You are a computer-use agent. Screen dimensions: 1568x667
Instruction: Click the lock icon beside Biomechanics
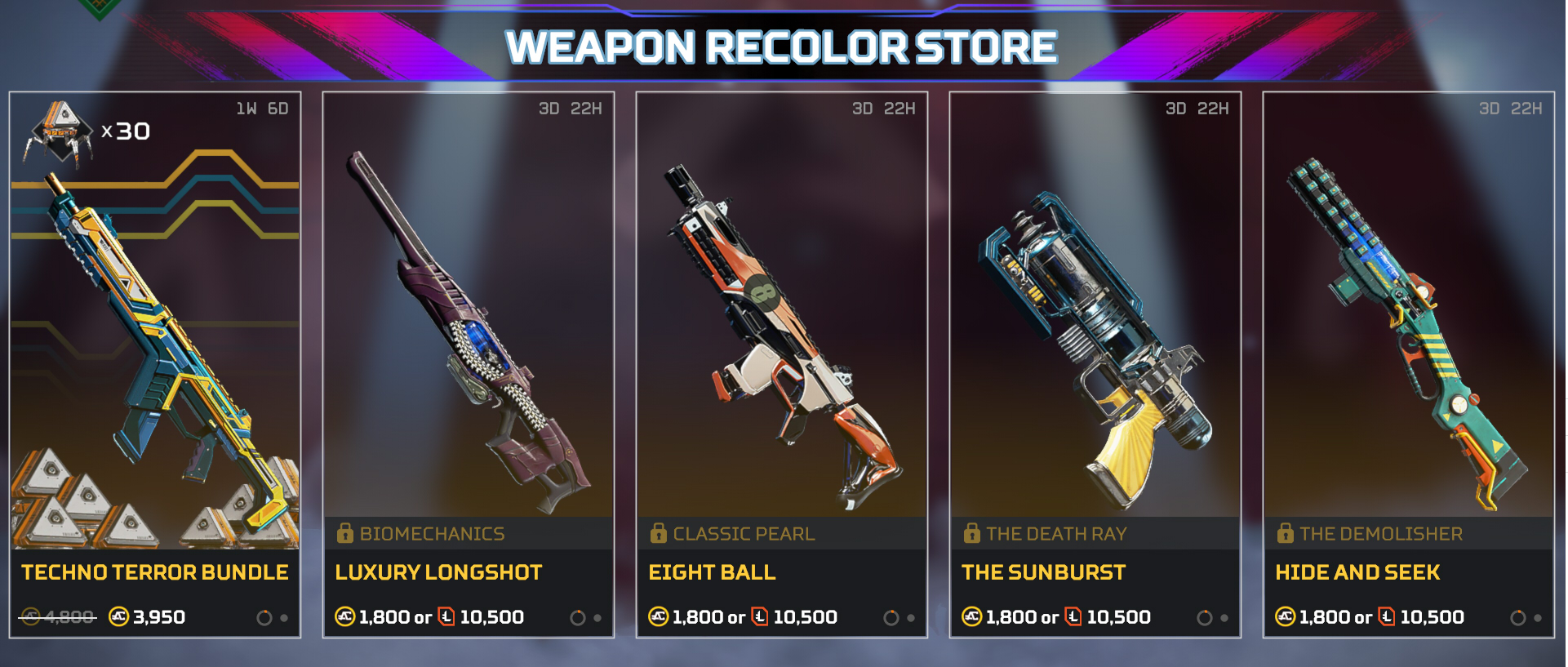pos(344,533)
